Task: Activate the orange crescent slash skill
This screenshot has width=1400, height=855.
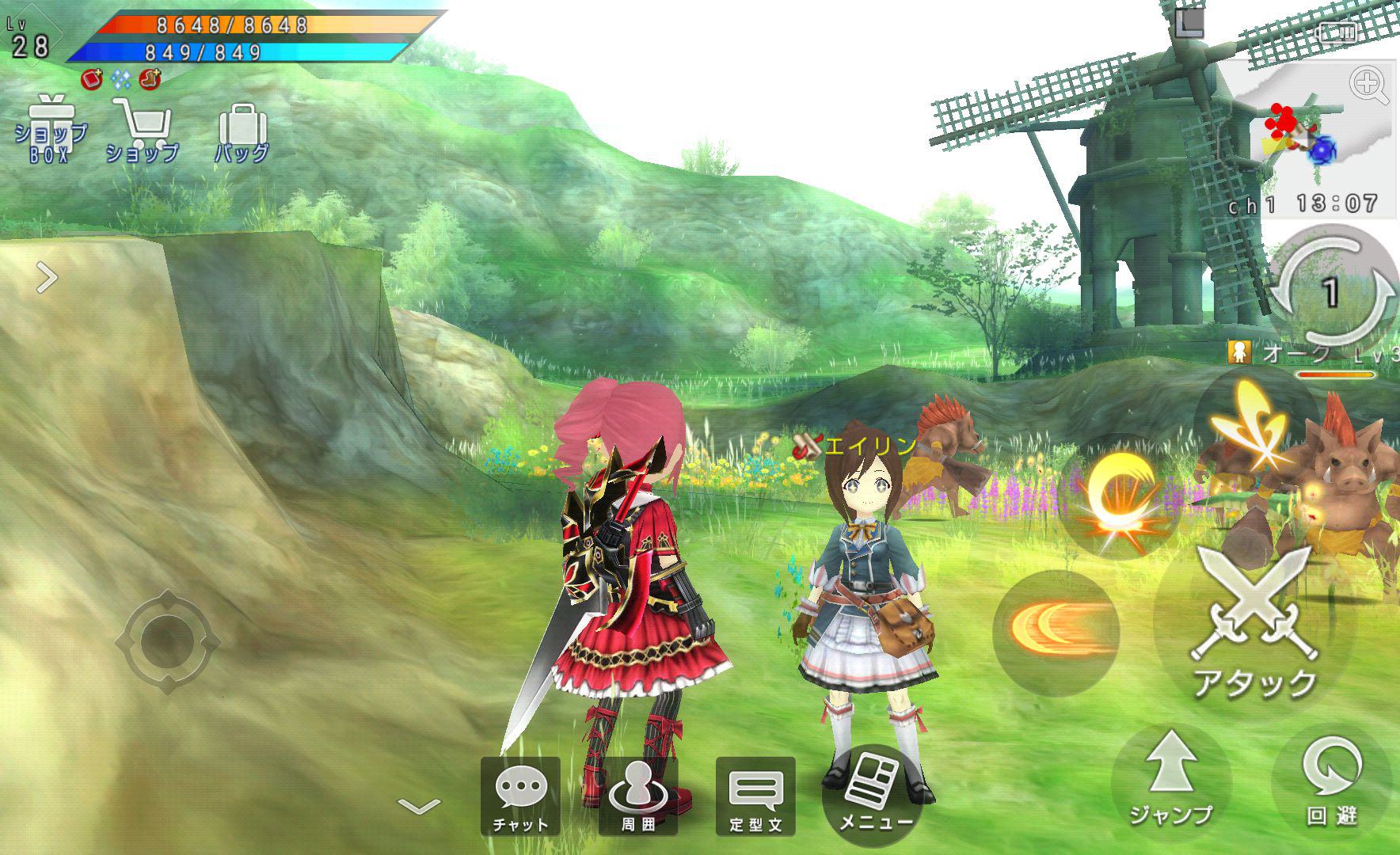Action: point(1056,630)
